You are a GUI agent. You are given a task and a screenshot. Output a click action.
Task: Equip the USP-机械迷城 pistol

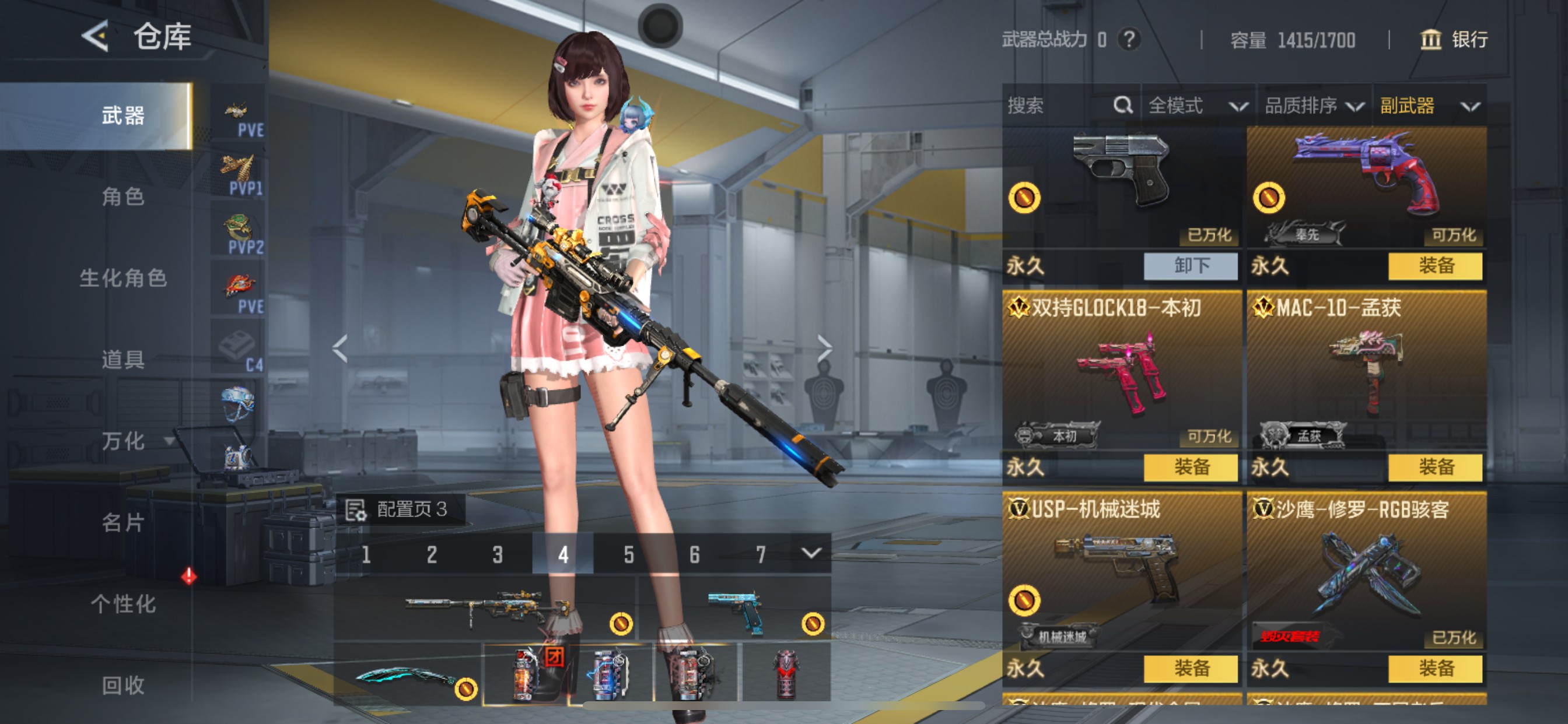[1191, 669]
